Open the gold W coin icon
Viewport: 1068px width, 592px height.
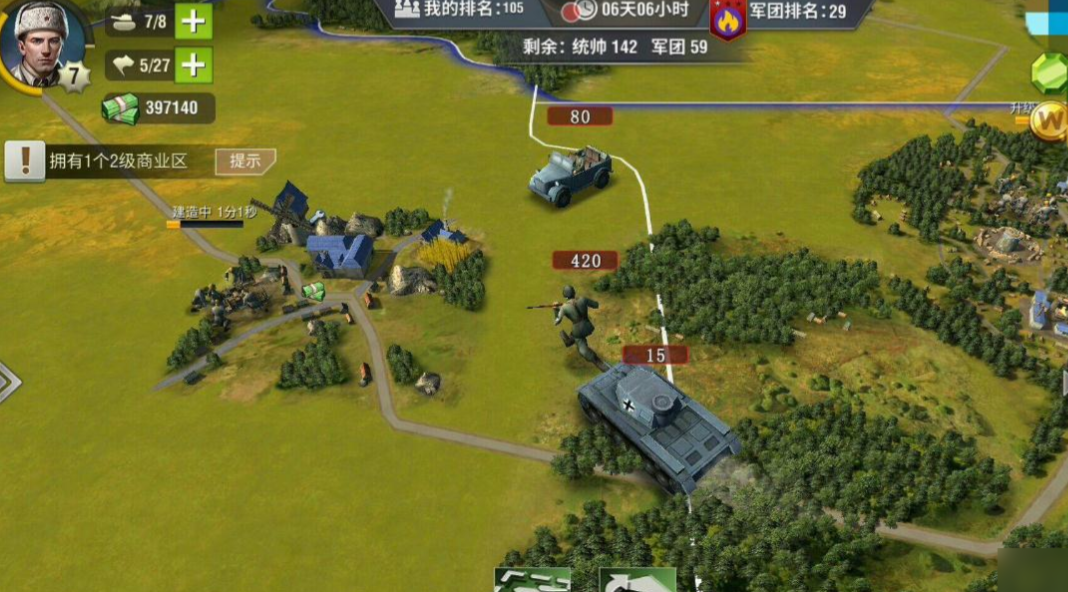(1051, 121)
